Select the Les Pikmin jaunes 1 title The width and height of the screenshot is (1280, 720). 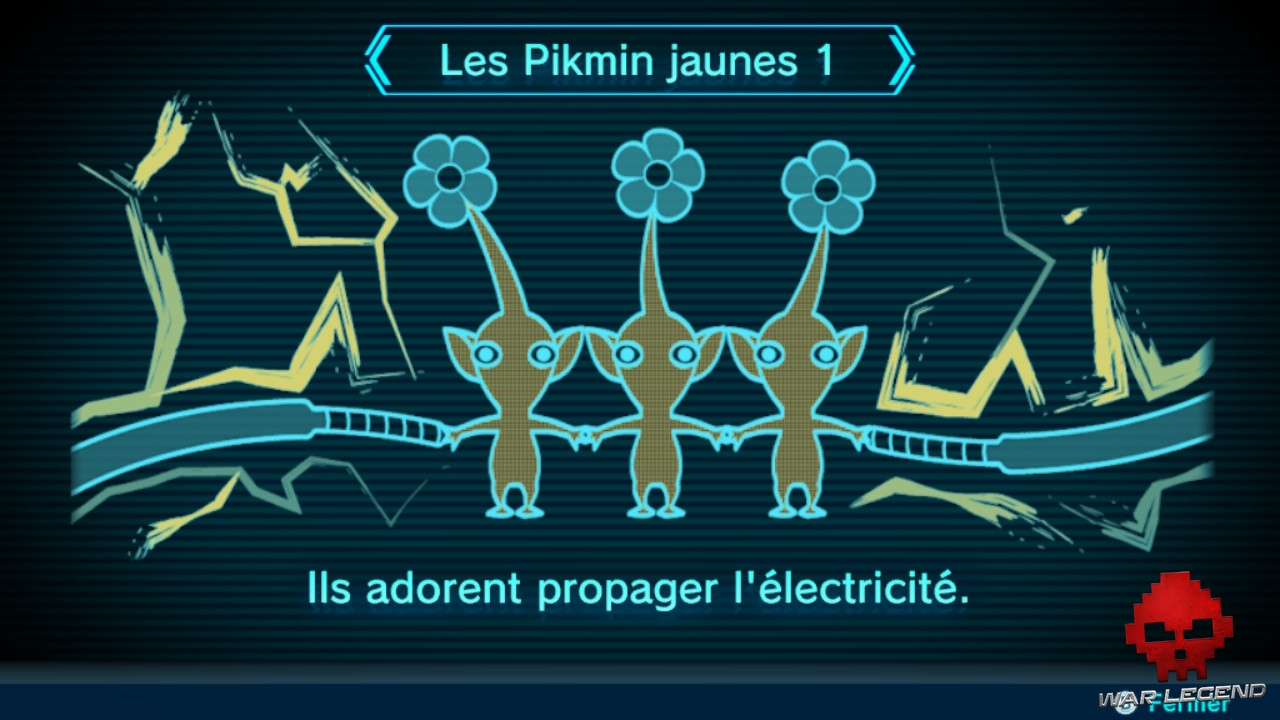[x=640, y=60]
